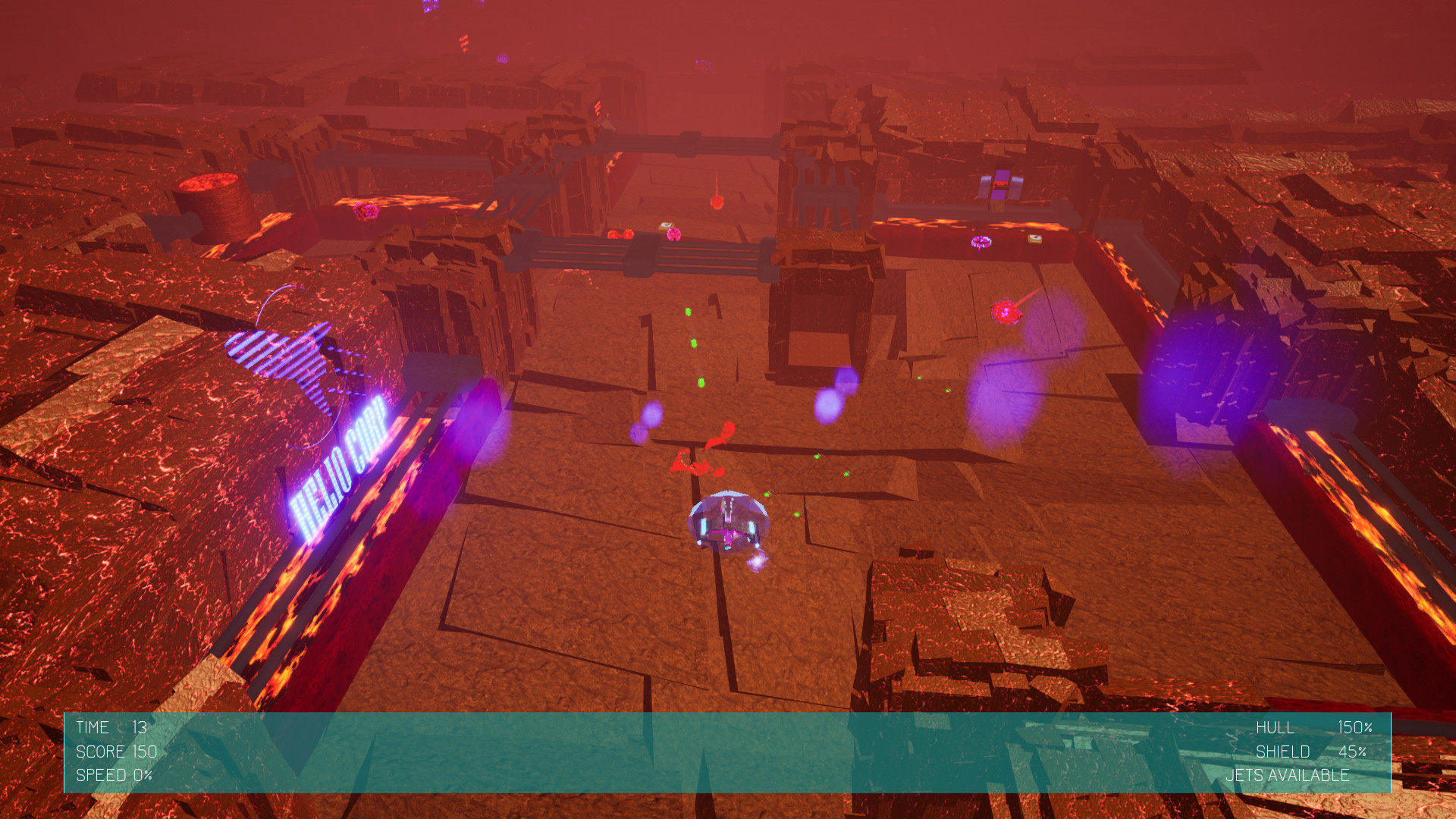Image resolution: width=1456 pixels, height=819 pixels.
Task: Click the crate pickup near the bridge
Action: coord(666,224)
